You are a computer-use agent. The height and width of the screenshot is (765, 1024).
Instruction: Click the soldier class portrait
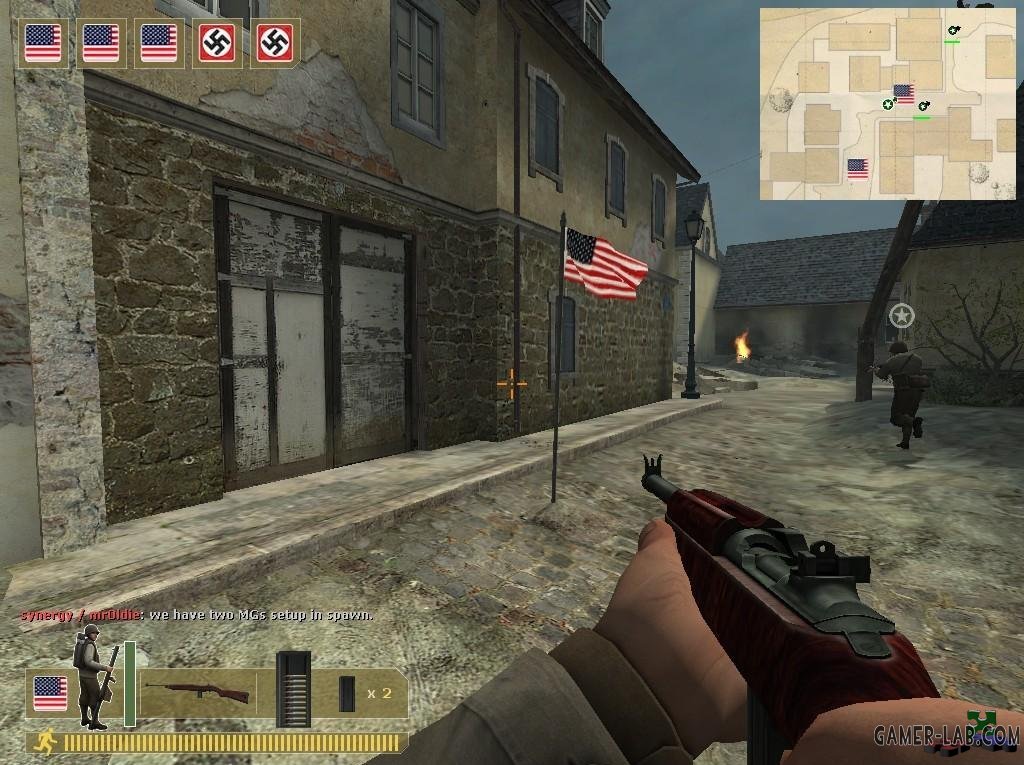click(93, 677)
